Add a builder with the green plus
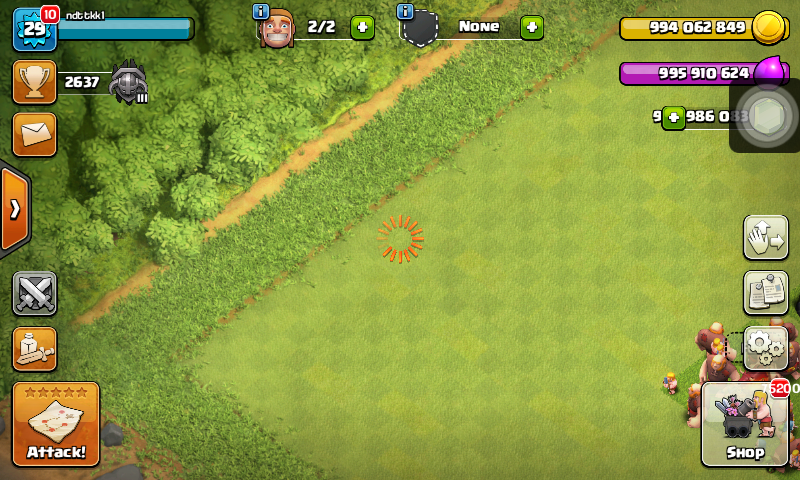Screen dimensions: 800x480 pos(362,27)
